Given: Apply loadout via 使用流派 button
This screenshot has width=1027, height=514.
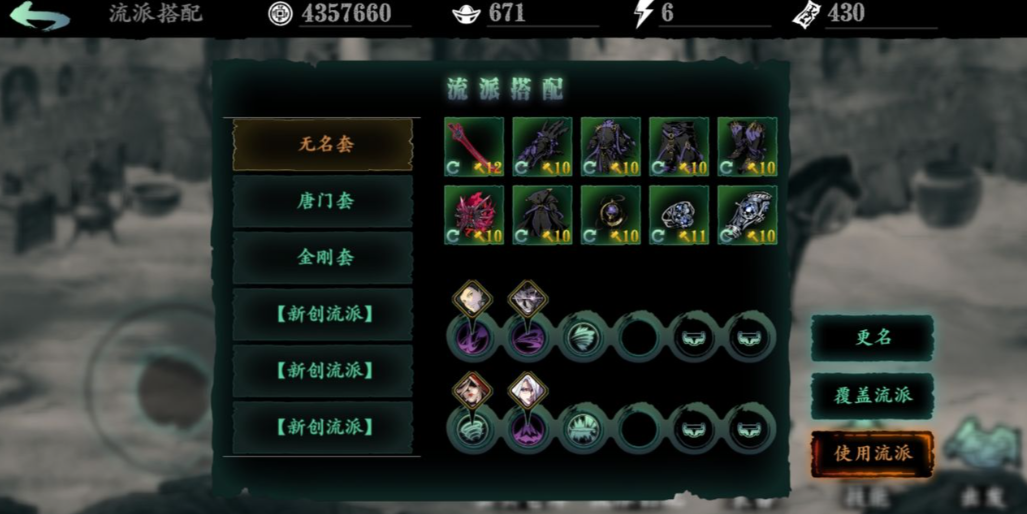Looking at the screenshot, I should [872, 453].
